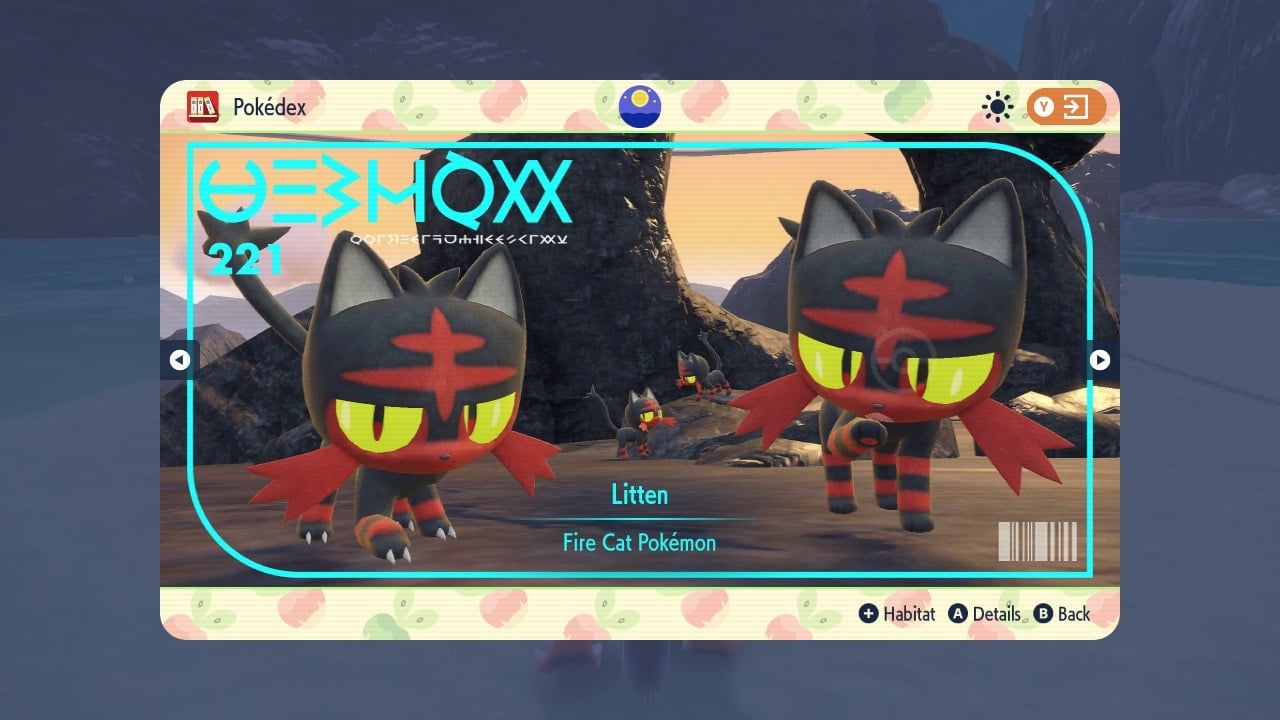Image resolution: width=1280 pixels, height=720 pixels.
Task: Select the sun brightness icon
Action: pyautogui.click(x=995, y=104)
